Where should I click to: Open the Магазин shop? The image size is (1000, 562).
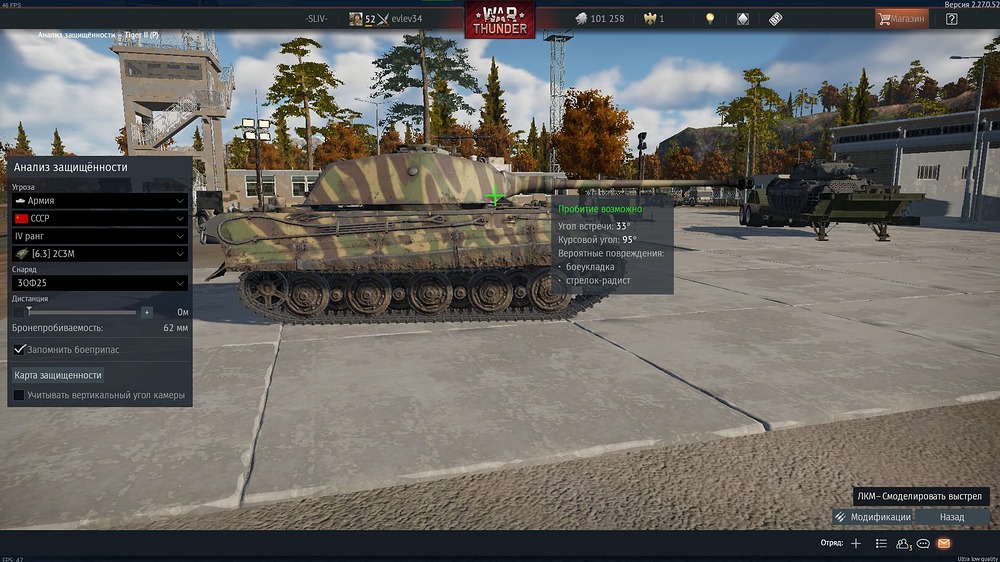pyautogui.click(x=900, y=18)
